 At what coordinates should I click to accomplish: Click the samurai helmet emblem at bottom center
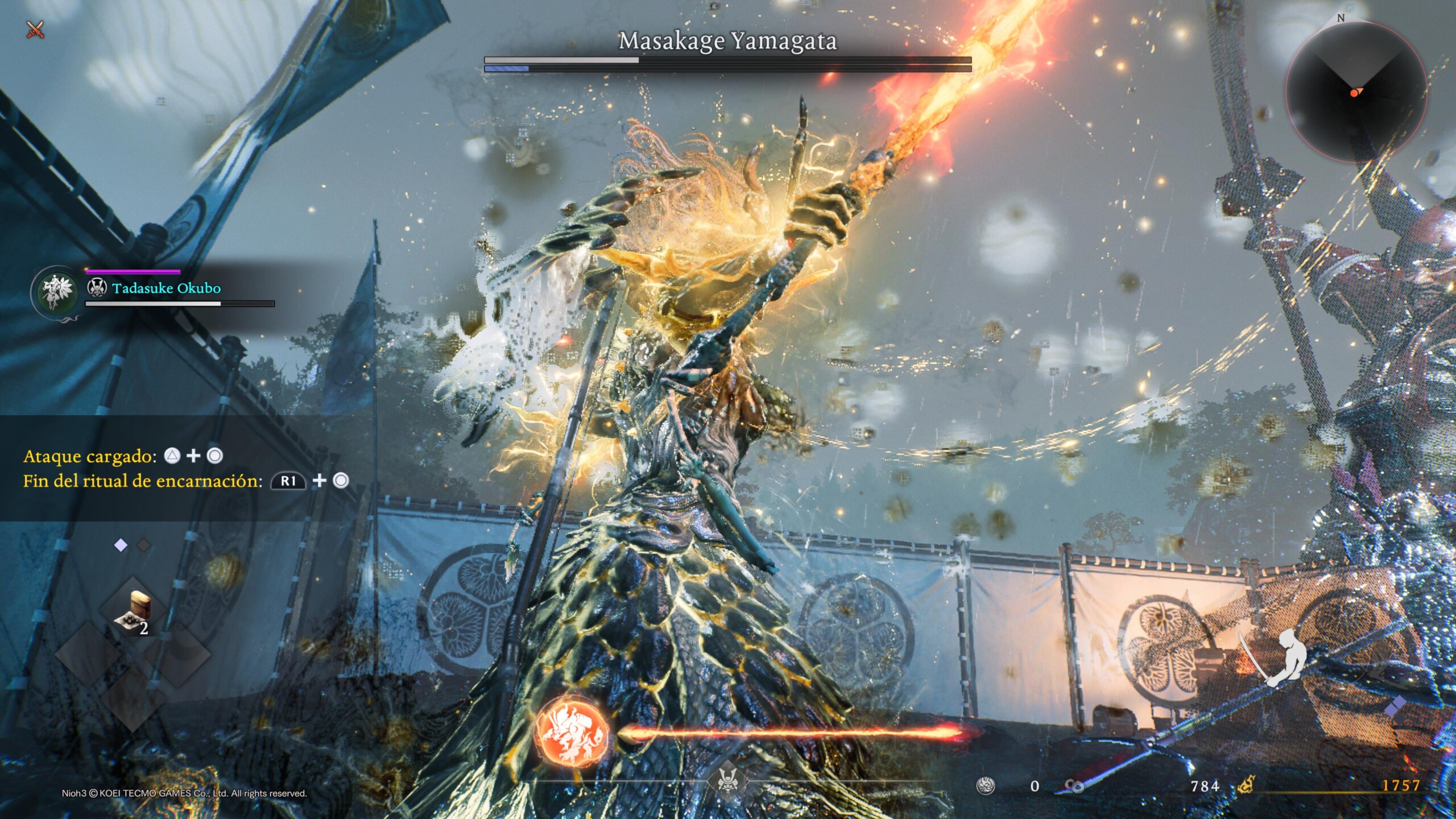pos(727,780)
